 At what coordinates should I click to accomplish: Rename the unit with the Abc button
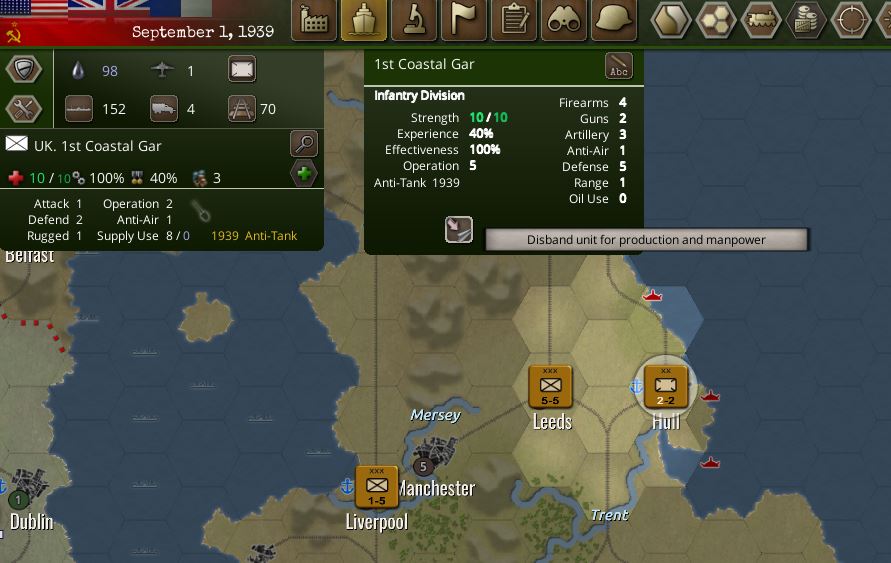point(619,66)
